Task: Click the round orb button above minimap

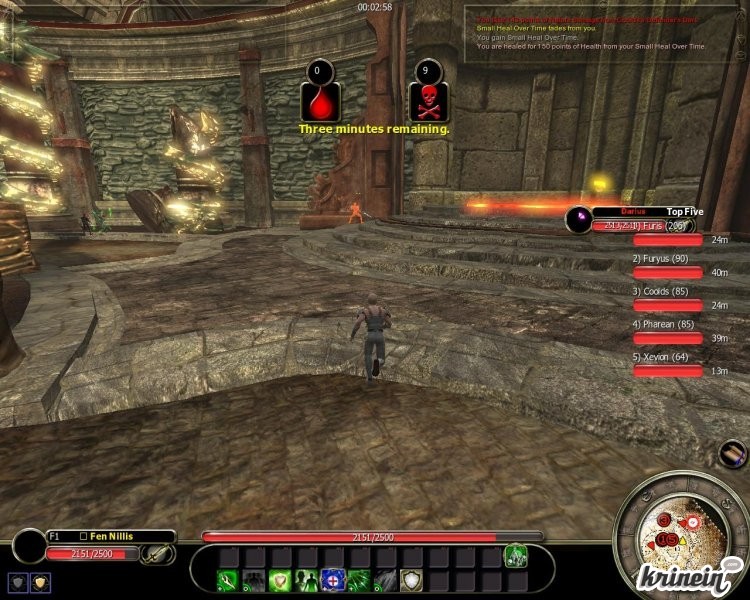Action: (x=732, y=453)
